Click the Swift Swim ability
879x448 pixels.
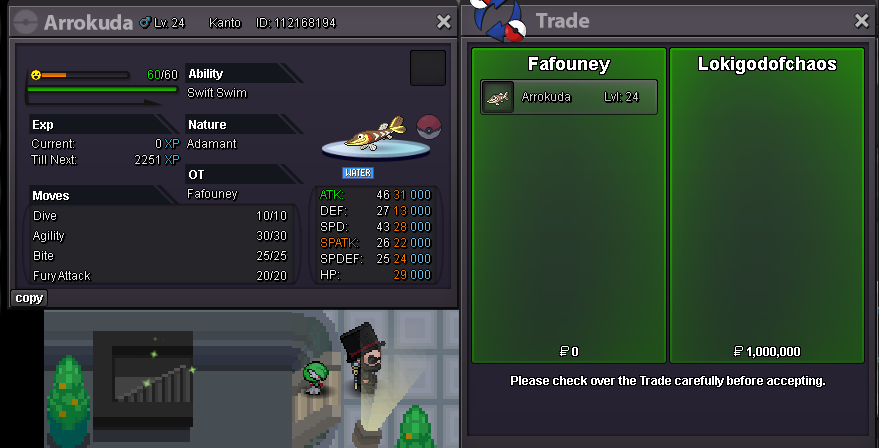[x=217, y=93]
